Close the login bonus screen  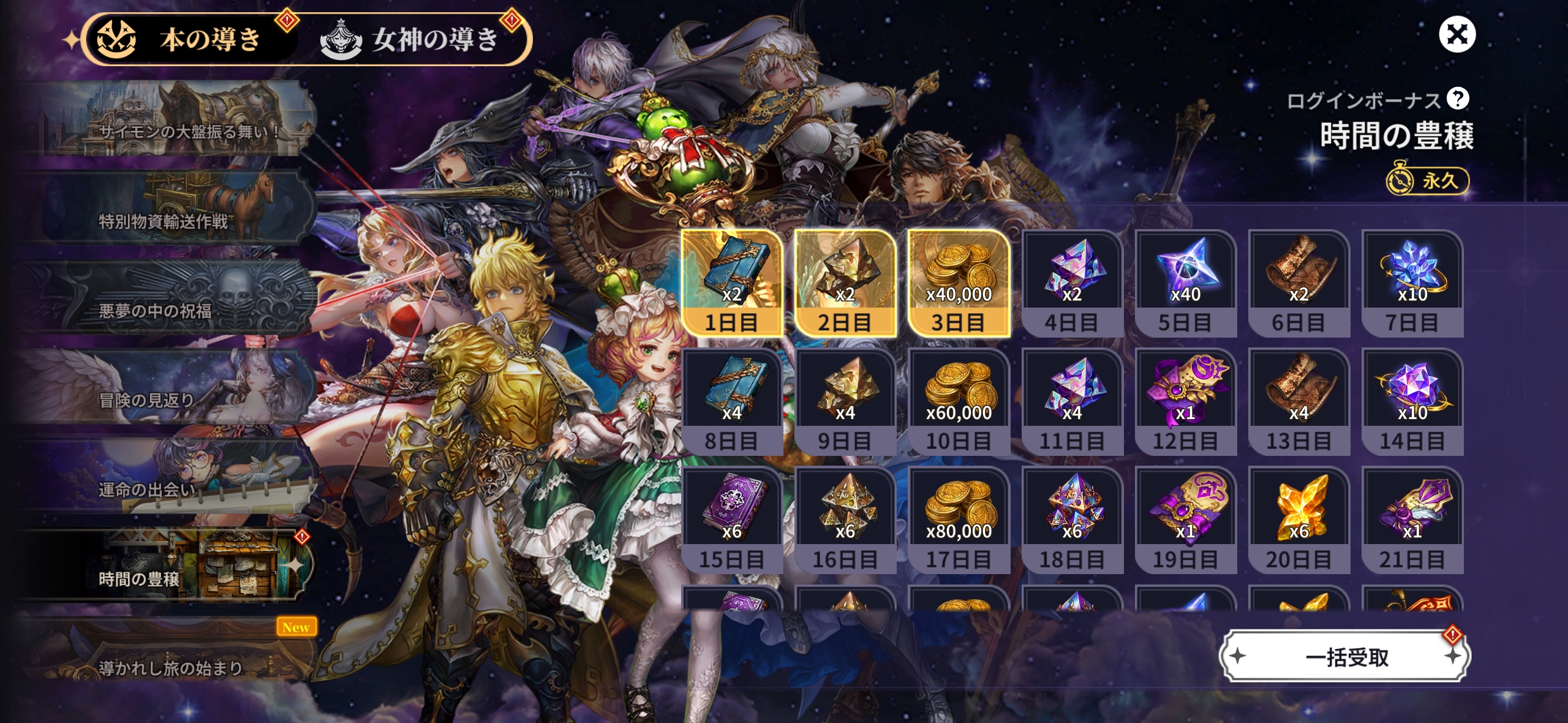(1457, 34)
